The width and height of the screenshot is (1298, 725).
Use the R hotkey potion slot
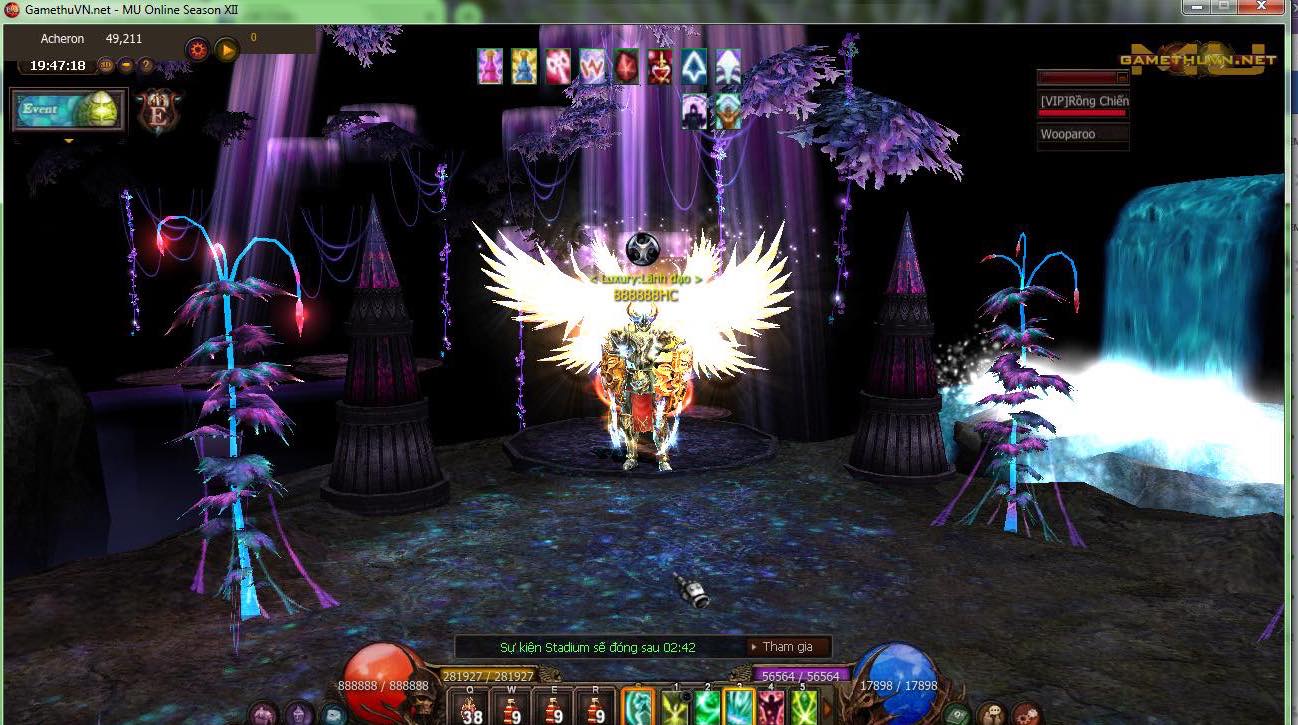coord(598,709)
